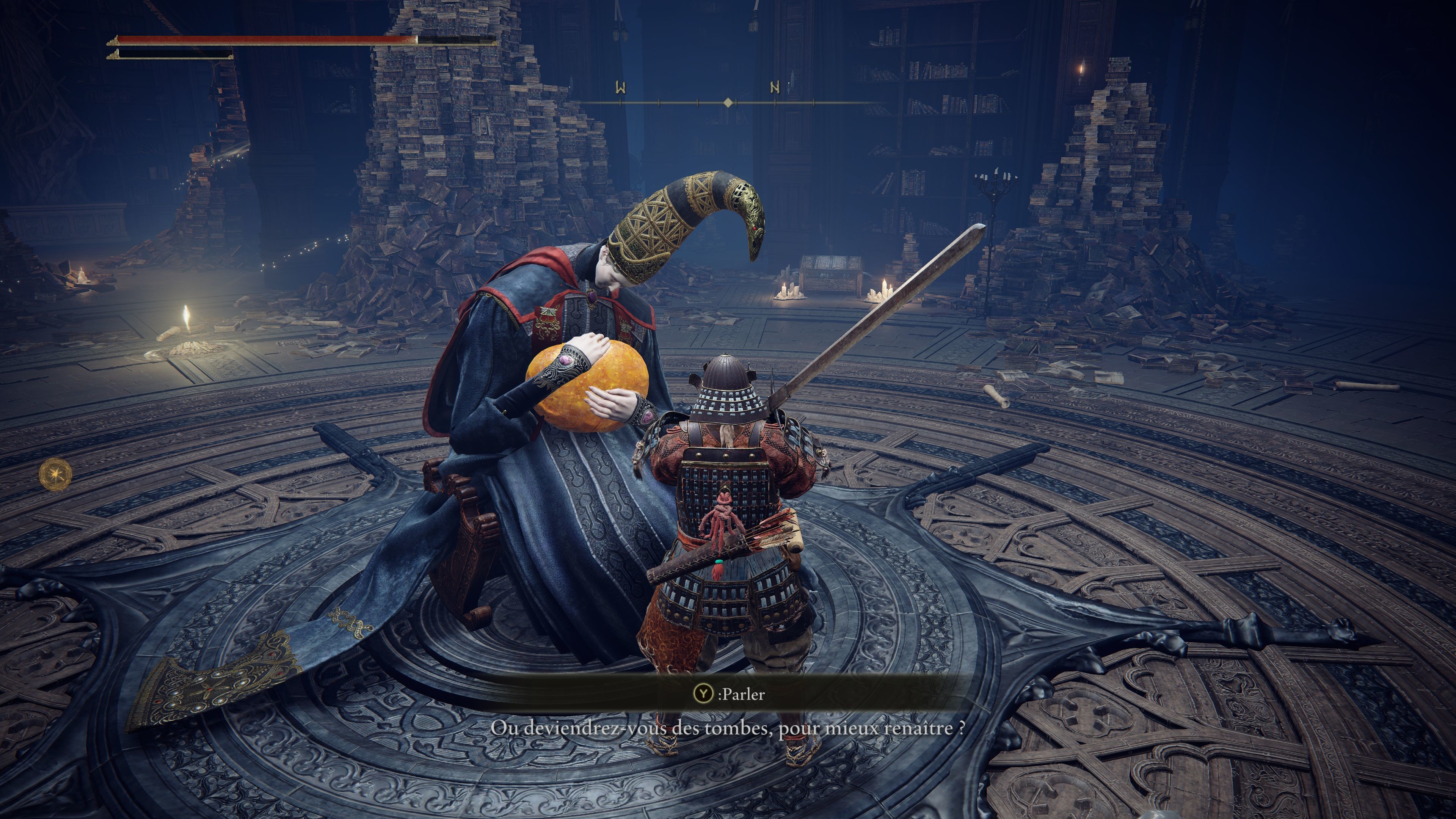
Task: Select the compass bar showing W and N
Action: (728, 102)
